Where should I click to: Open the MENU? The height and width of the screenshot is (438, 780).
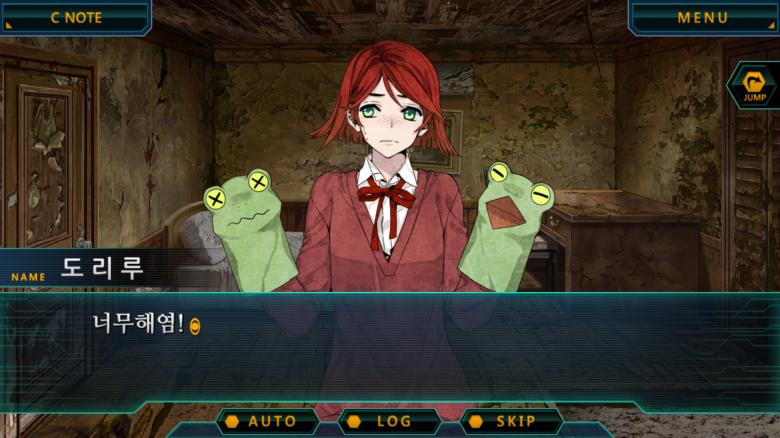coord(703,17)
